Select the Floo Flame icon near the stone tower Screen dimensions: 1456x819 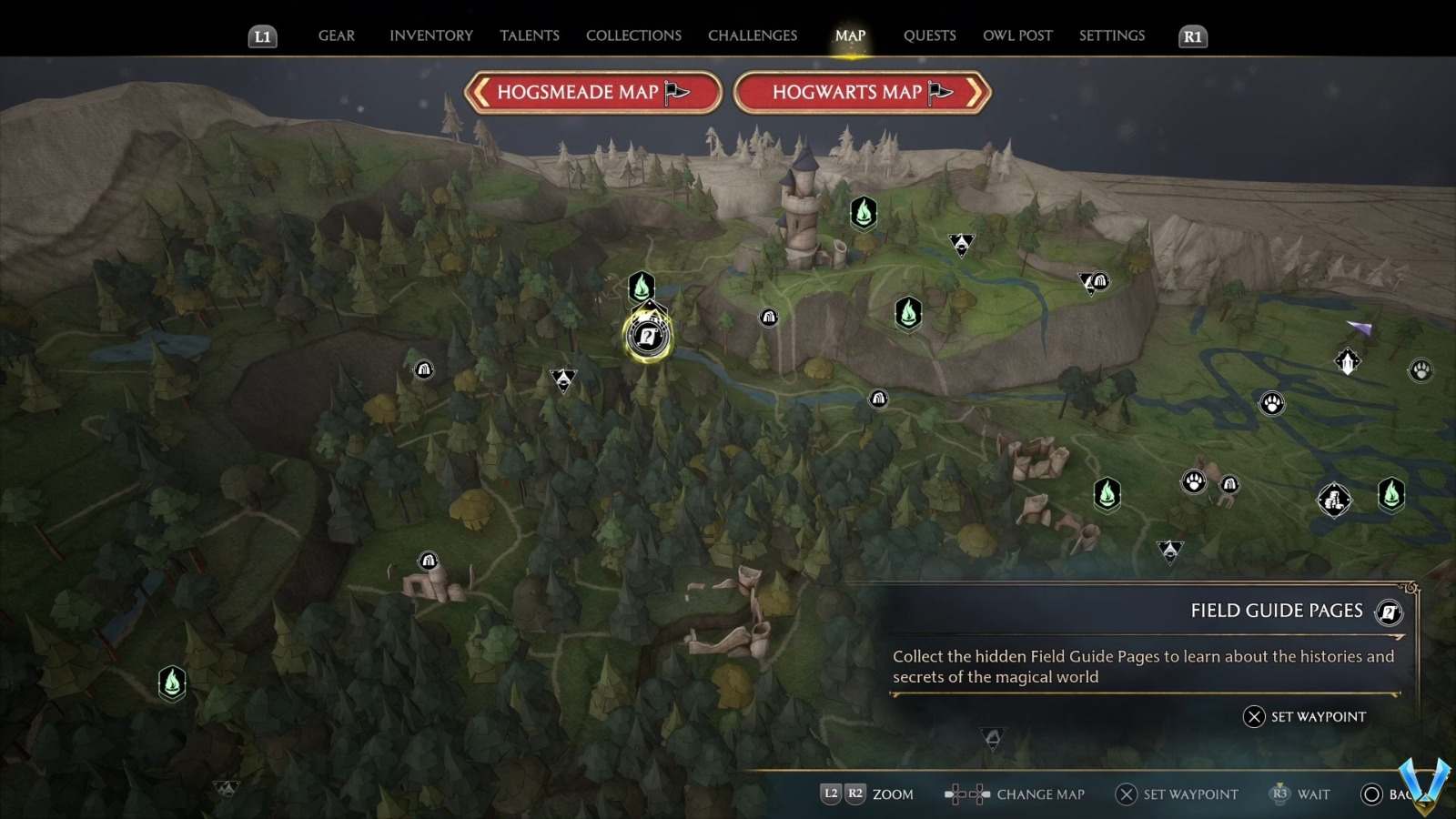[x=862, y=211]
